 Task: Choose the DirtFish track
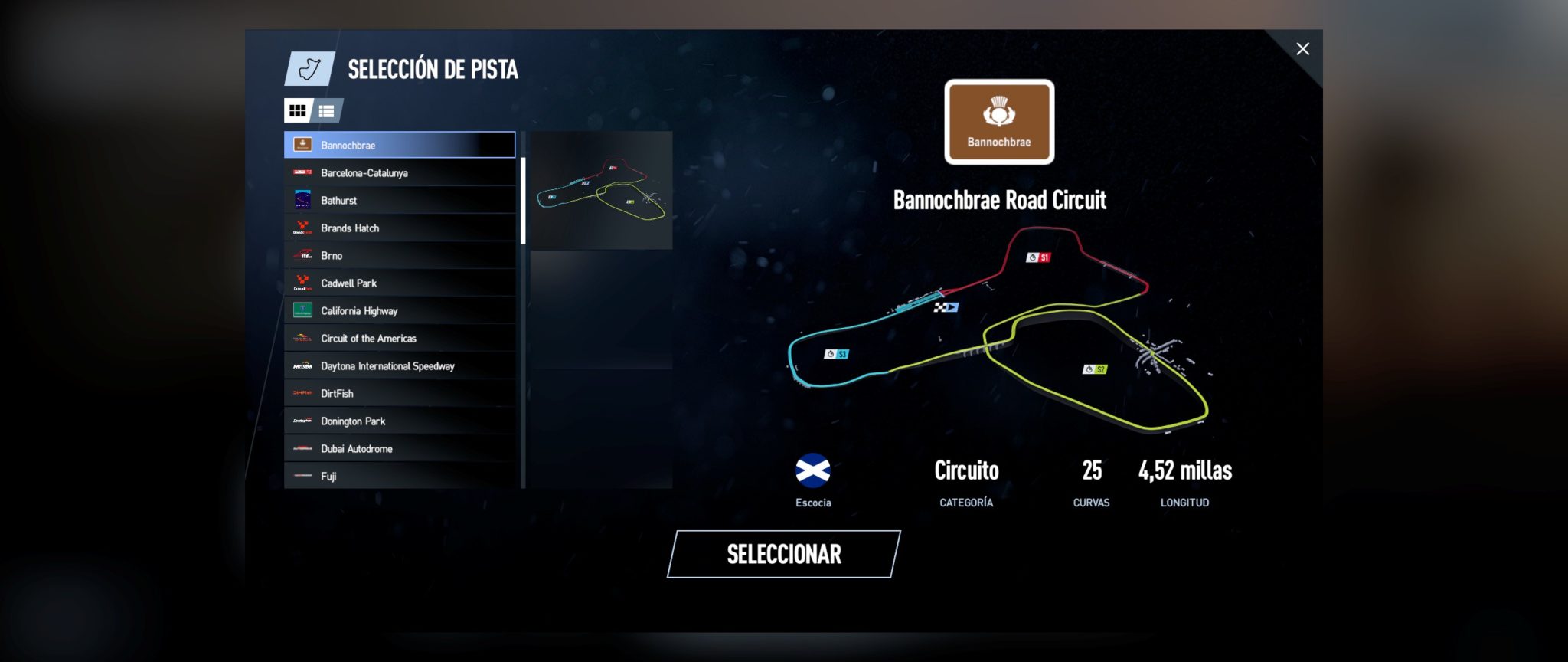pyautogui.click(x=399, y=394)
